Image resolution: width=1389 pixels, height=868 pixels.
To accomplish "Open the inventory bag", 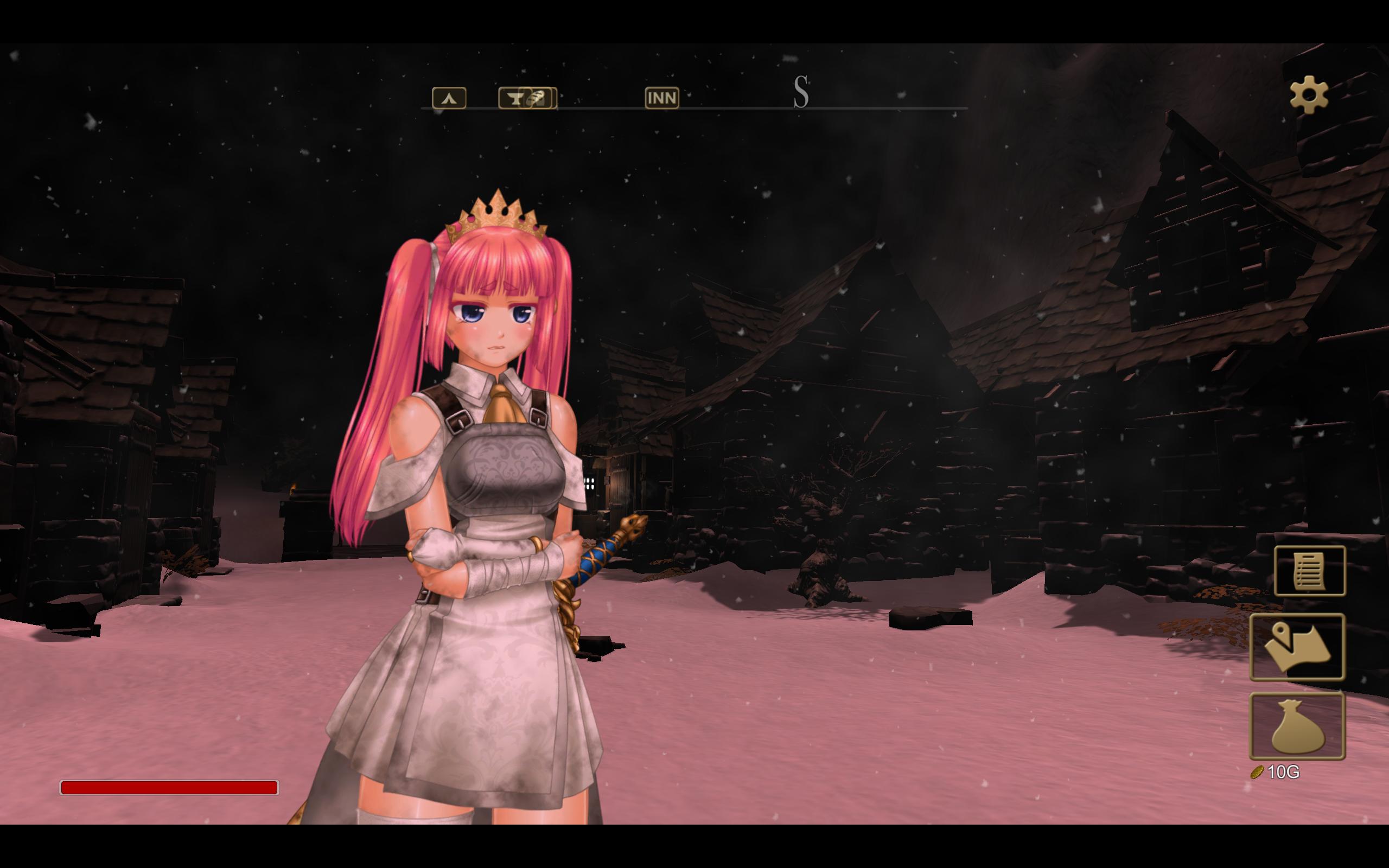I will coord(1297,726).
